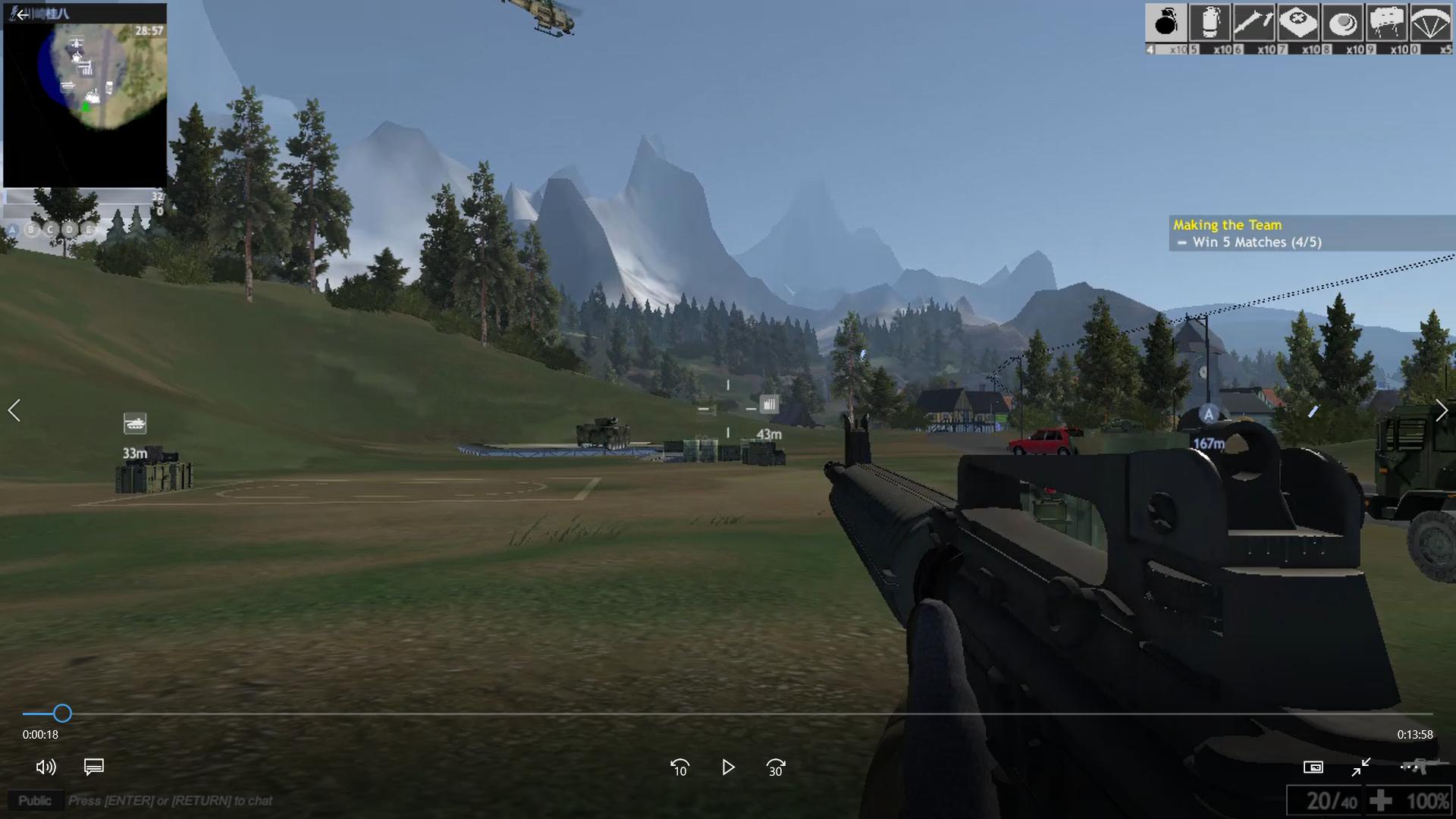Viewport: 1456px width, 819px height.
Task: Click the tank marker labeled 33m
Action: coord(136,424)
